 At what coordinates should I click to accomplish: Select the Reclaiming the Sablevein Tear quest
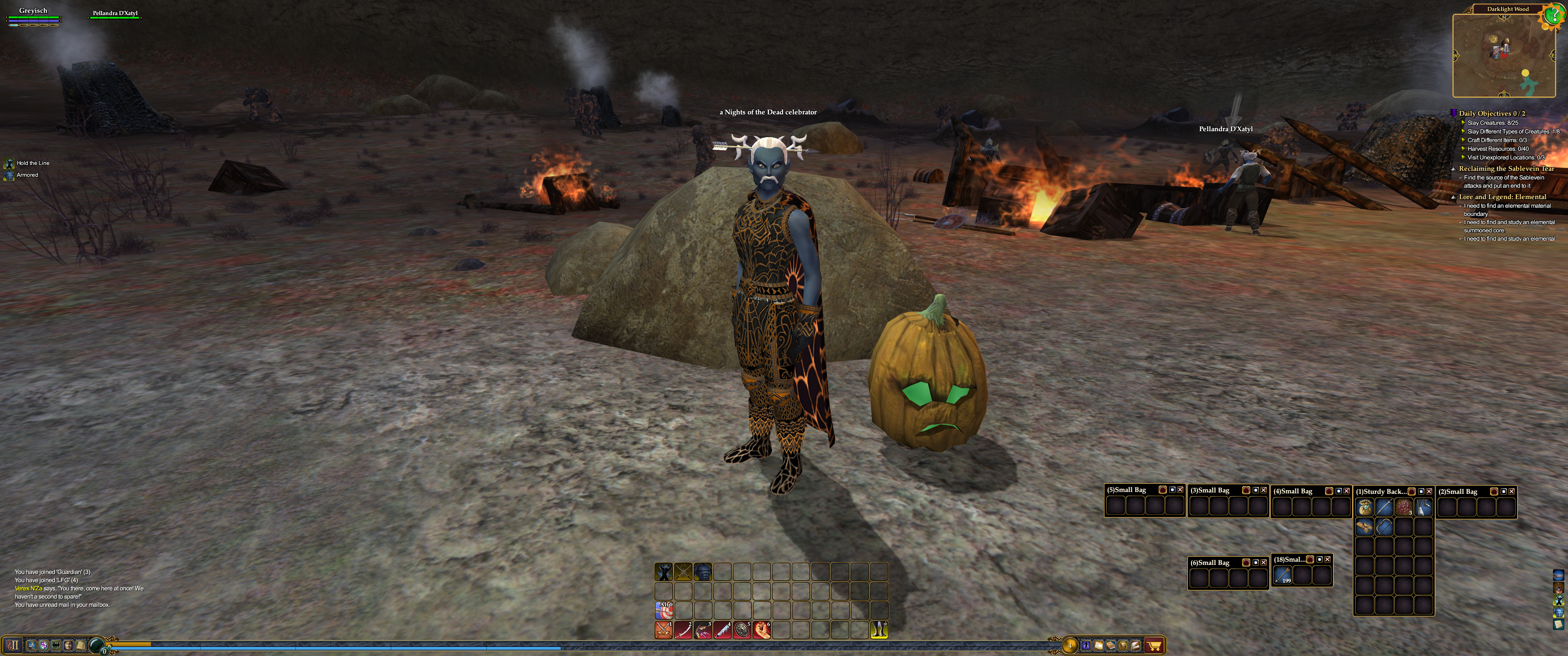(x=1506, y=169)
